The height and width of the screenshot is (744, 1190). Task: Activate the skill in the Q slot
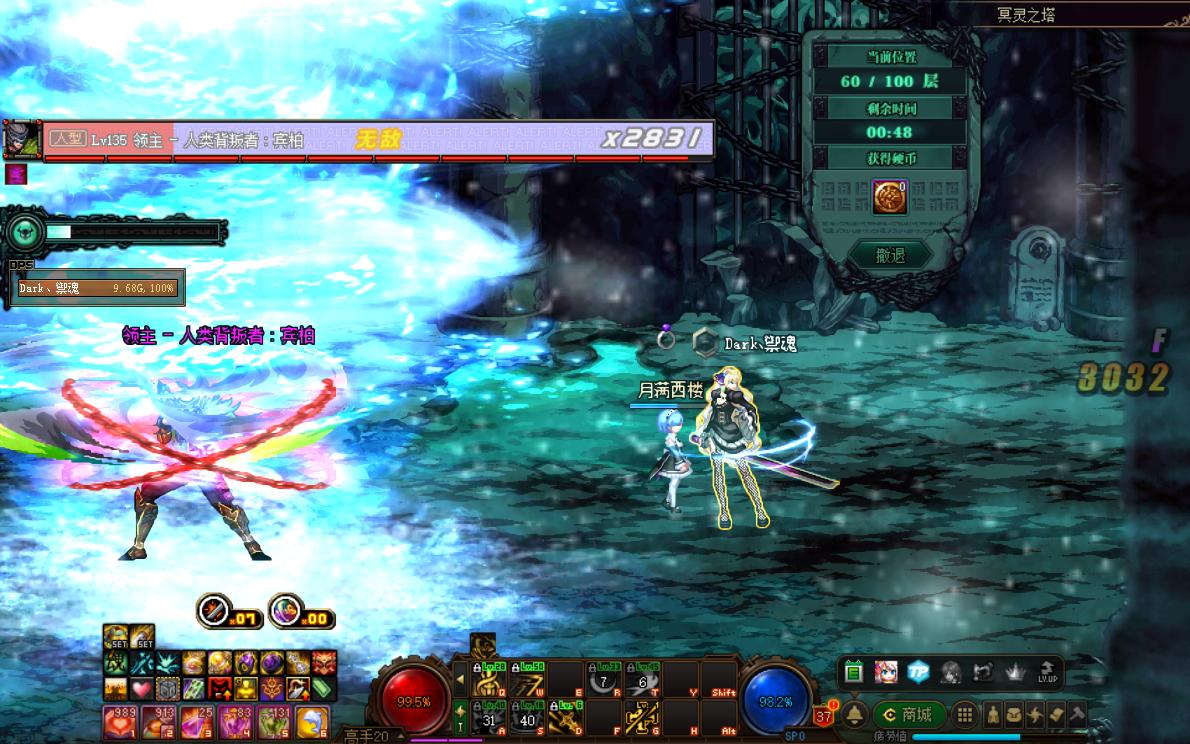point(490,677)
